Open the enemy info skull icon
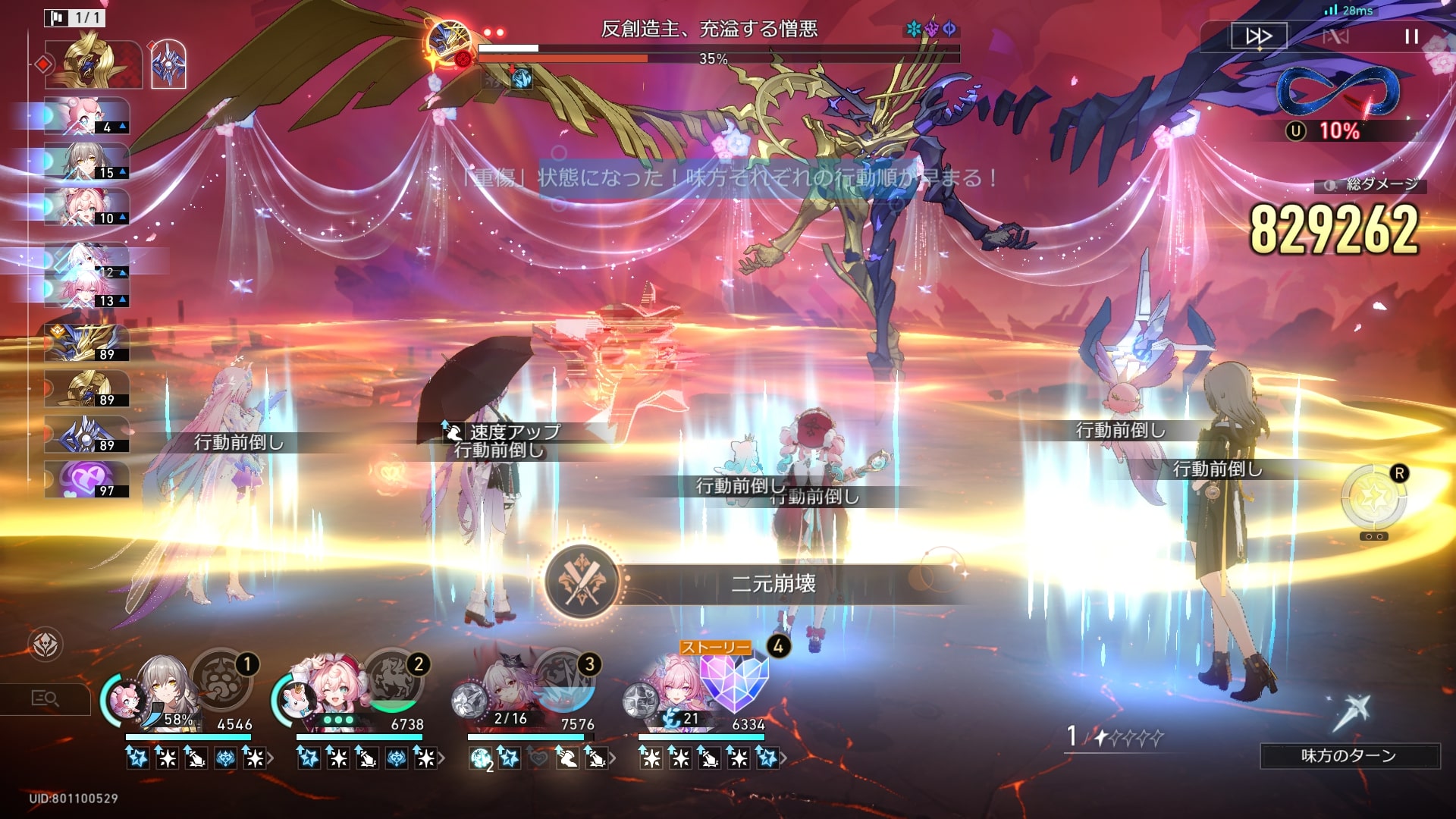 tap(45, 645)
